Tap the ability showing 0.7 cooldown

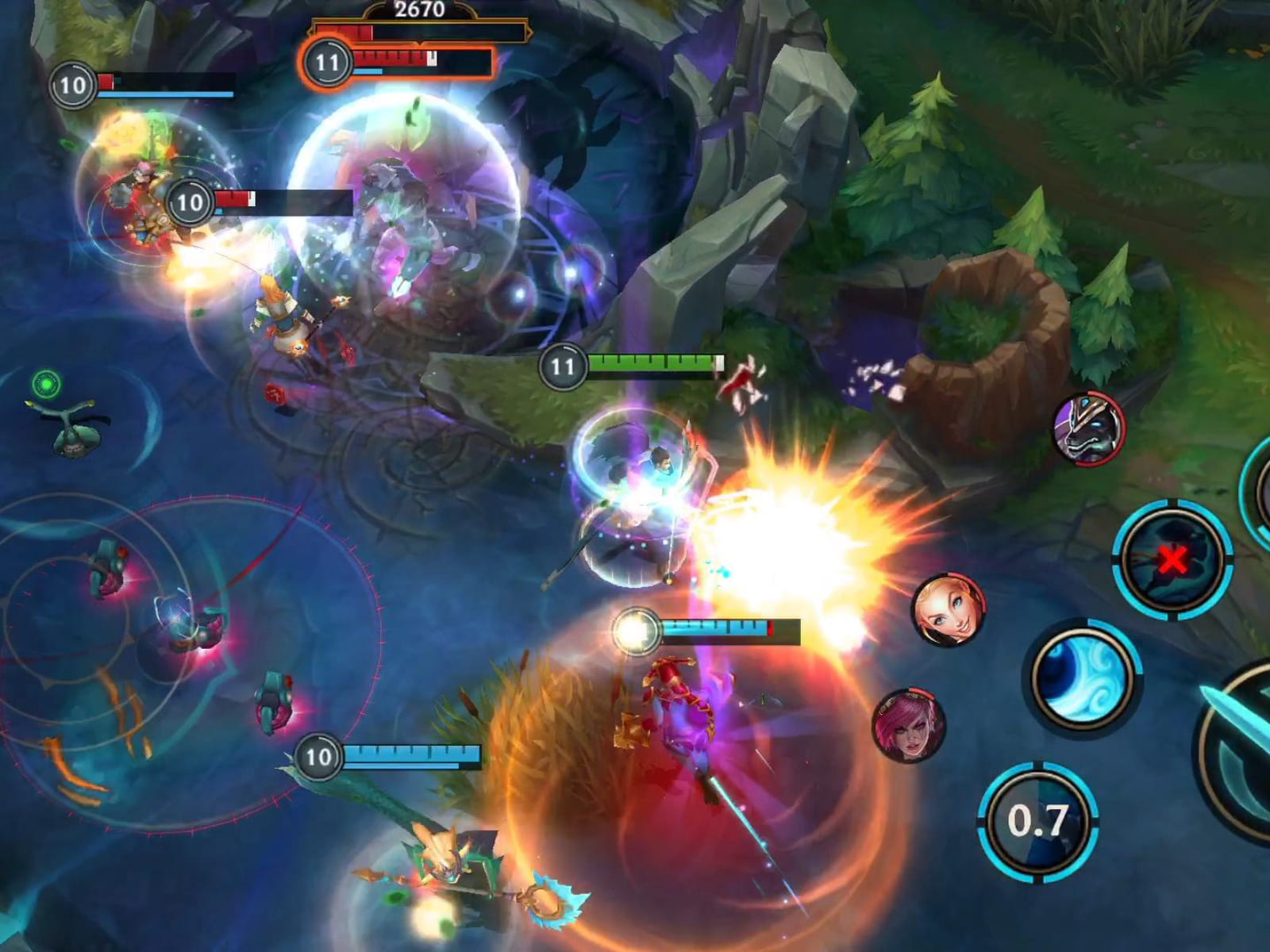[1037, 821]
